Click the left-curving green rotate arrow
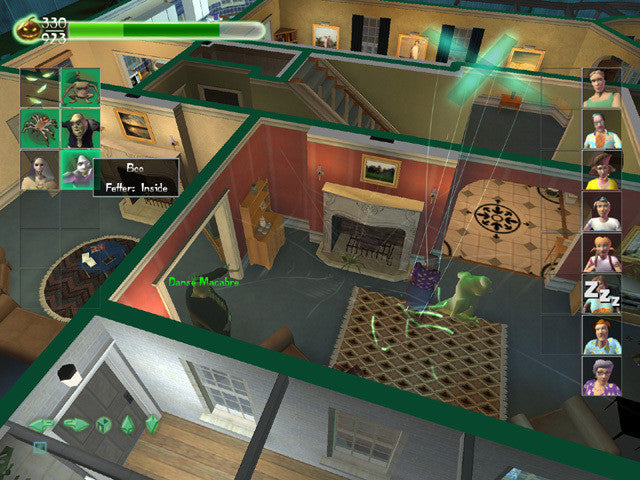The image size is (640, 480). point(42,425)
